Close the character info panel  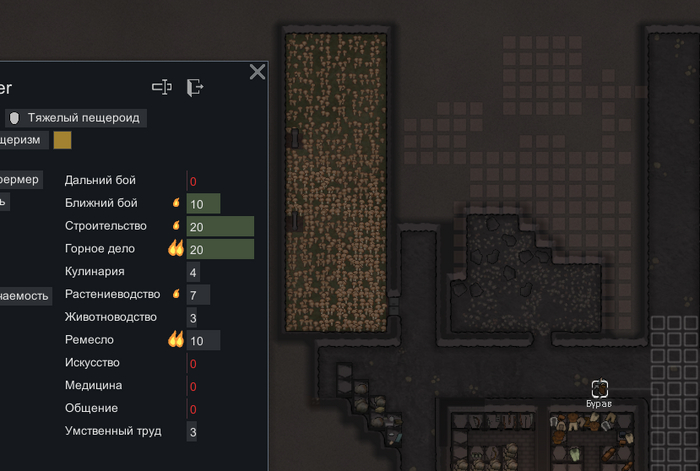257,72
